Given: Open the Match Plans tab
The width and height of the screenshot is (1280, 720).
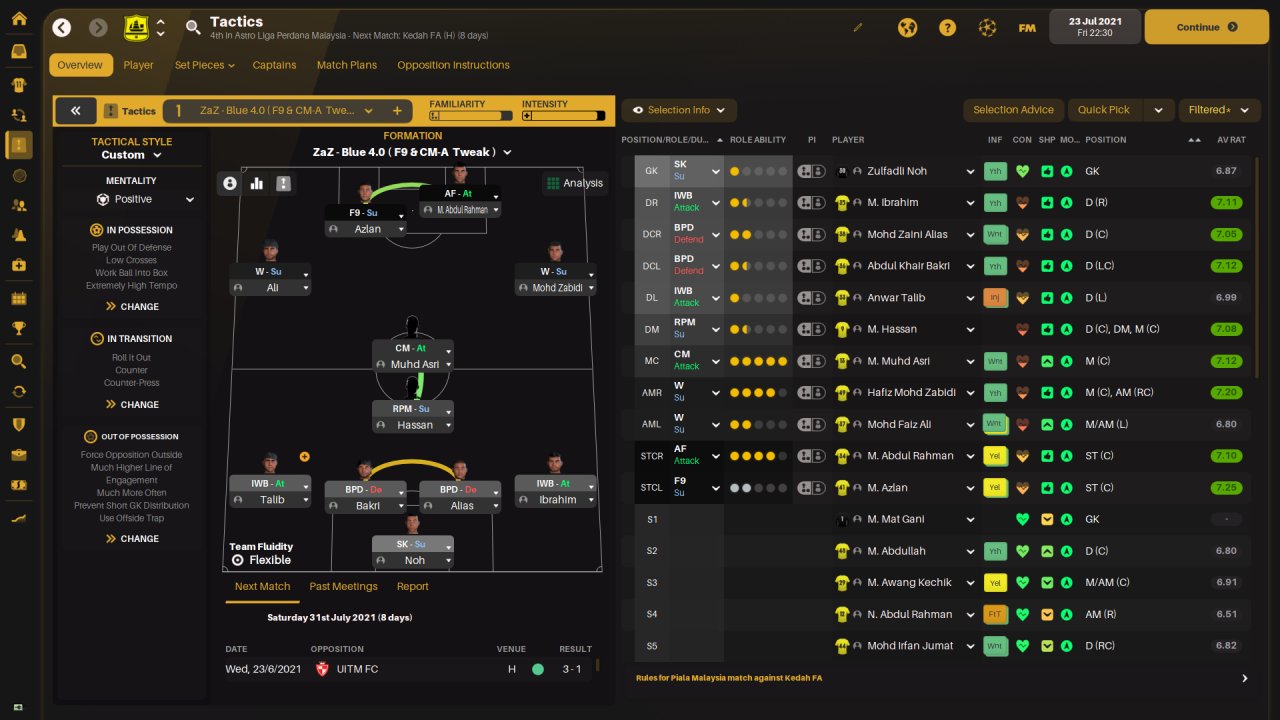Looking at the screenshot, I should coord(347,65).
